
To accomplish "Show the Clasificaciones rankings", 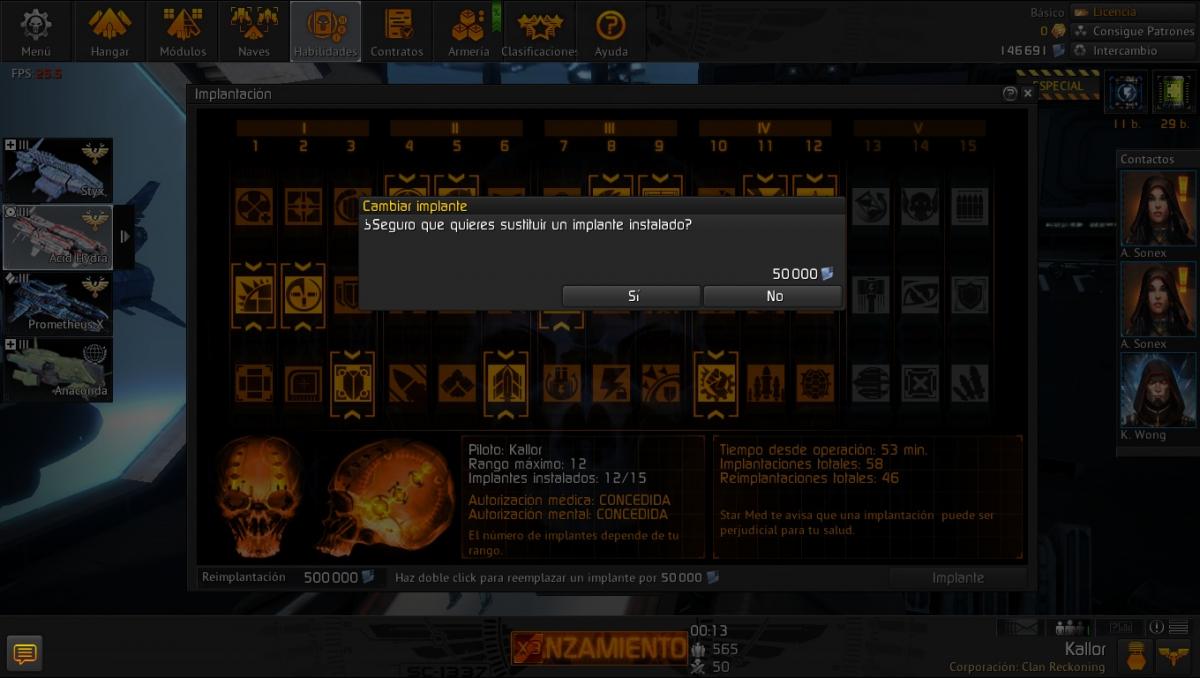I will coord(540,32).
